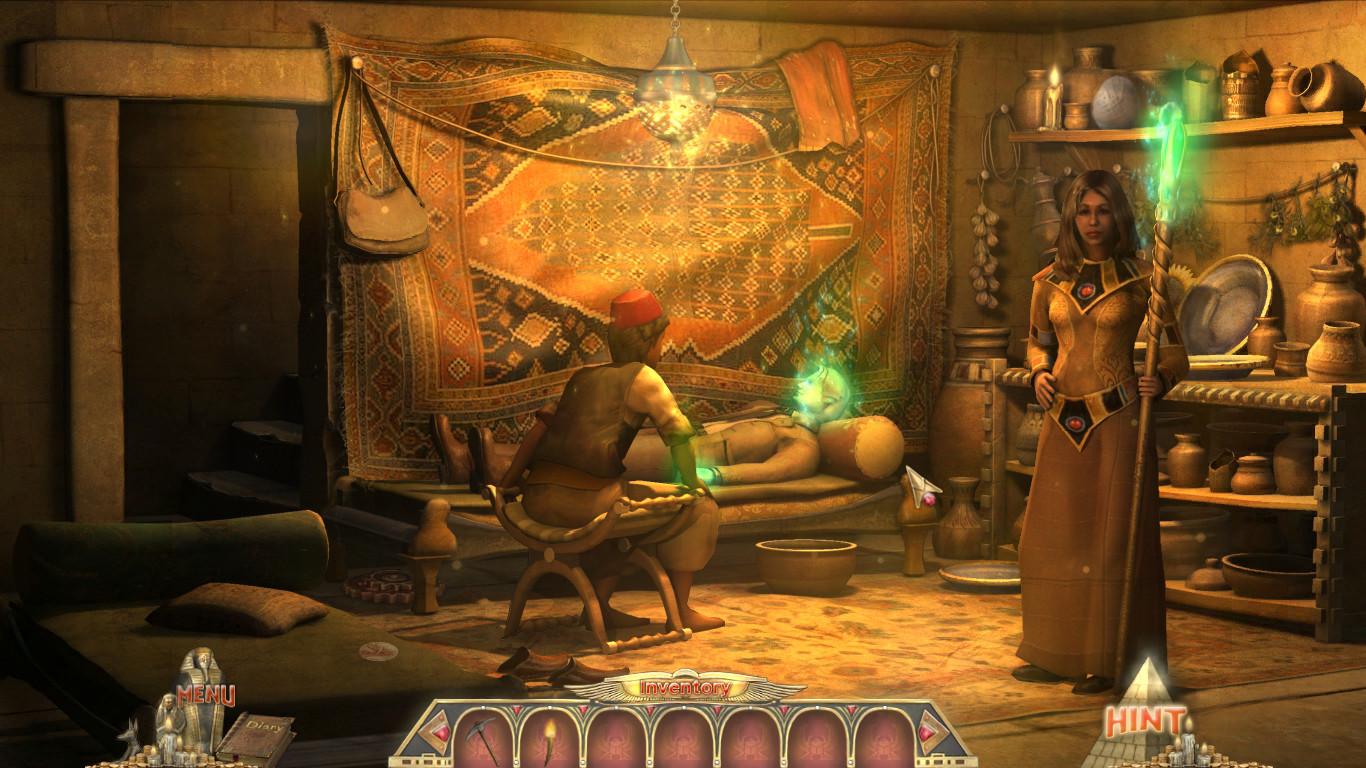
Task: Click the Anubis statue beside the MENU
Action: pyautogui.click(x=130, y=737)
